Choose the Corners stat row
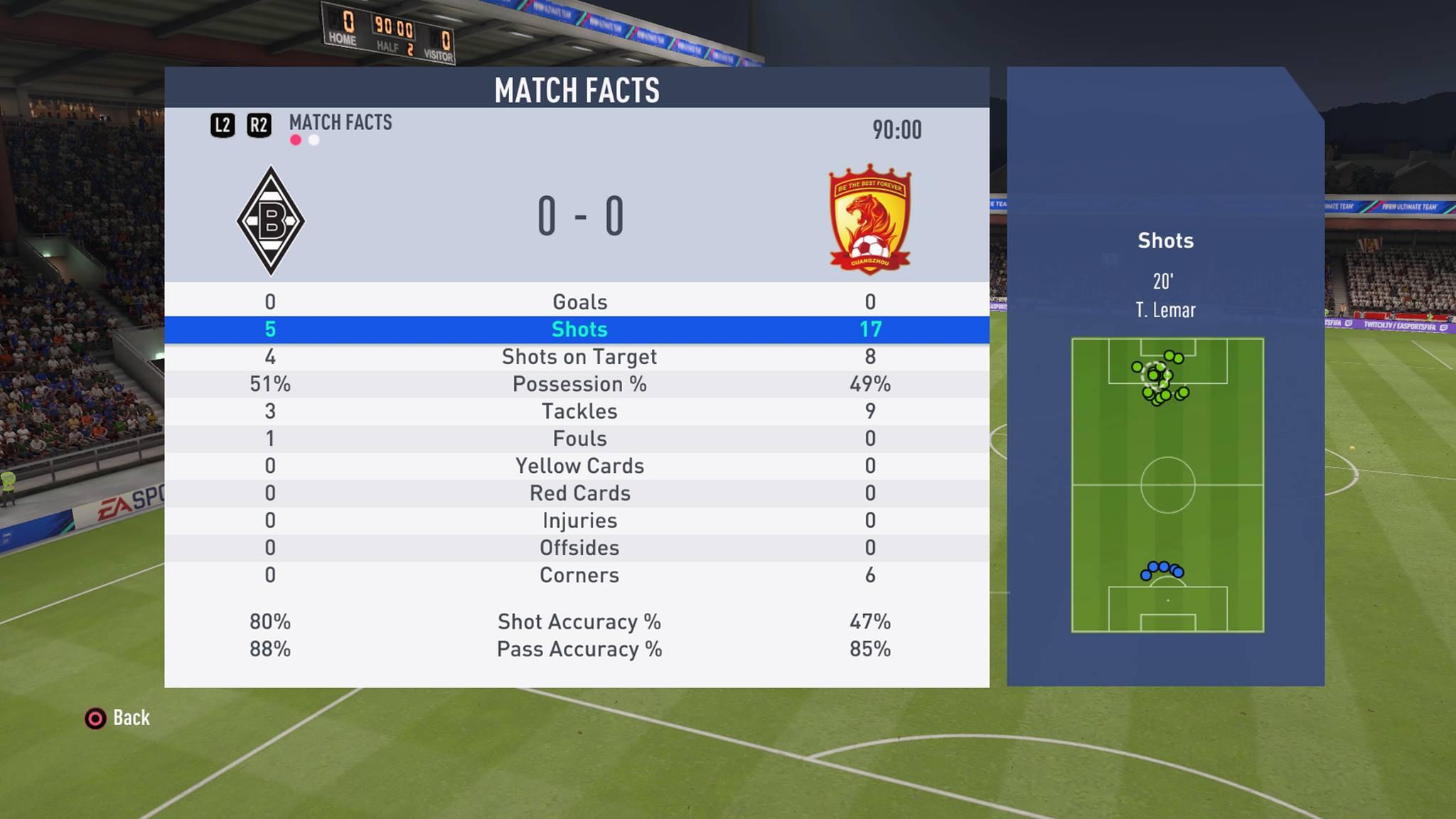 [579, 575]
